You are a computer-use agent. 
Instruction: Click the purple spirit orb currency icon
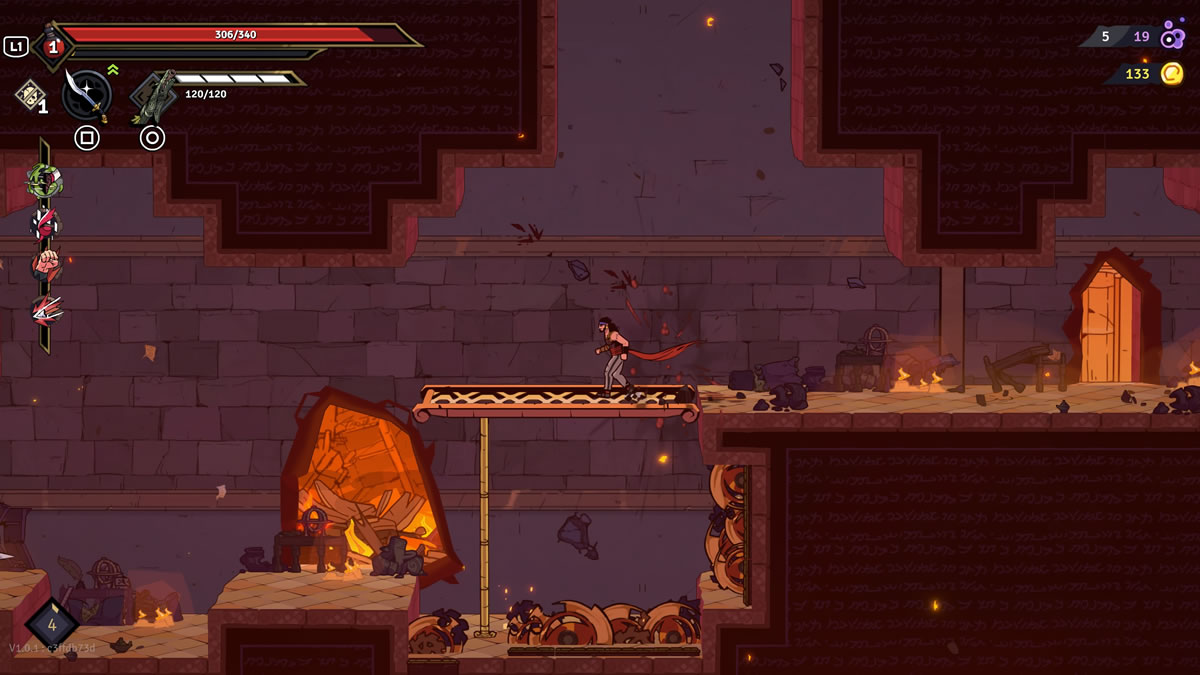coord(1172,36)
